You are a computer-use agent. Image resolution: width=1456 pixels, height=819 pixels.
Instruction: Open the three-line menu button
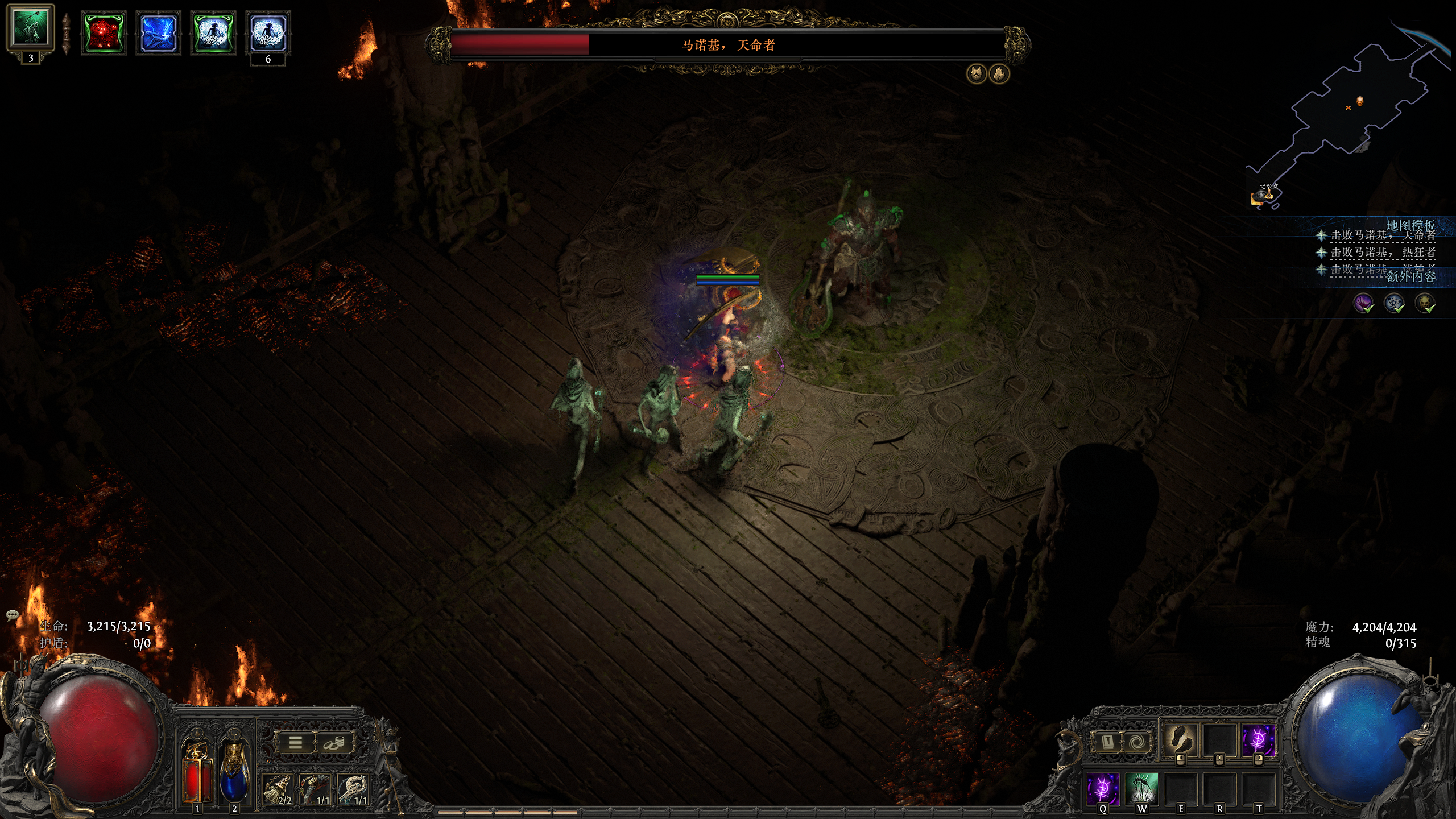click(295, 743)
